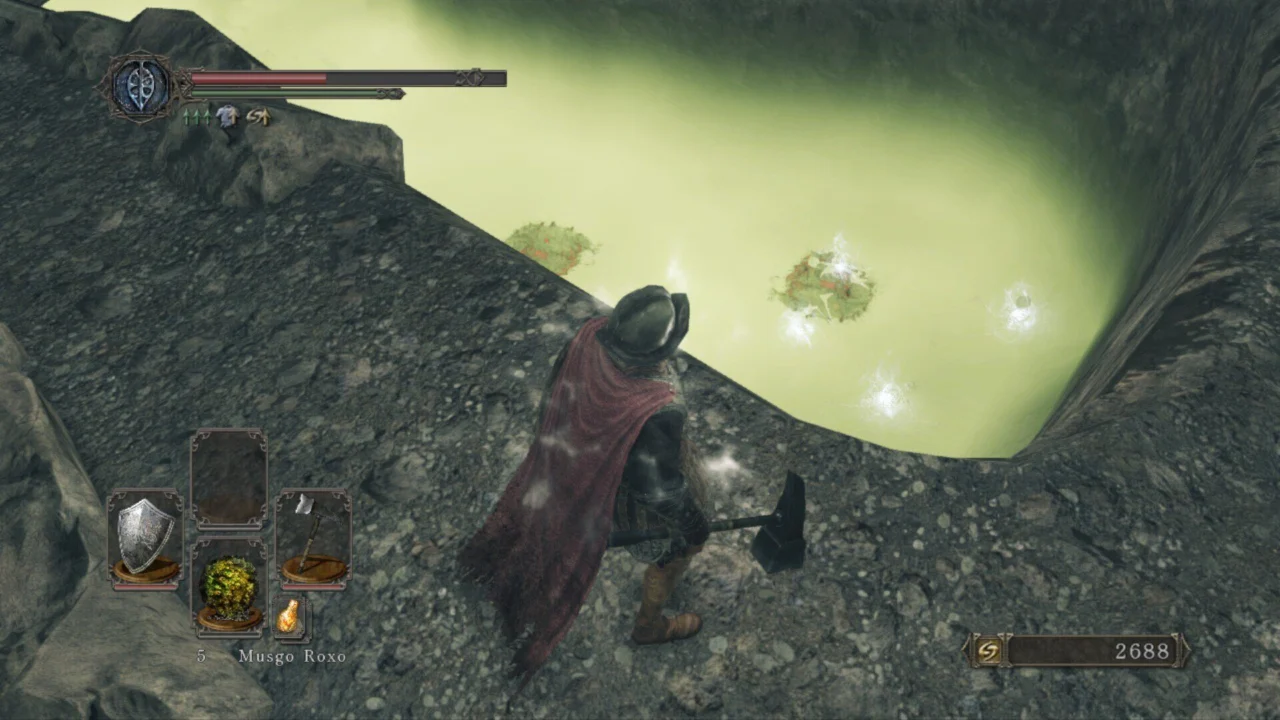
Task: Use the Musgo Roxo moss item slot
Action: [x=229, y=586]
